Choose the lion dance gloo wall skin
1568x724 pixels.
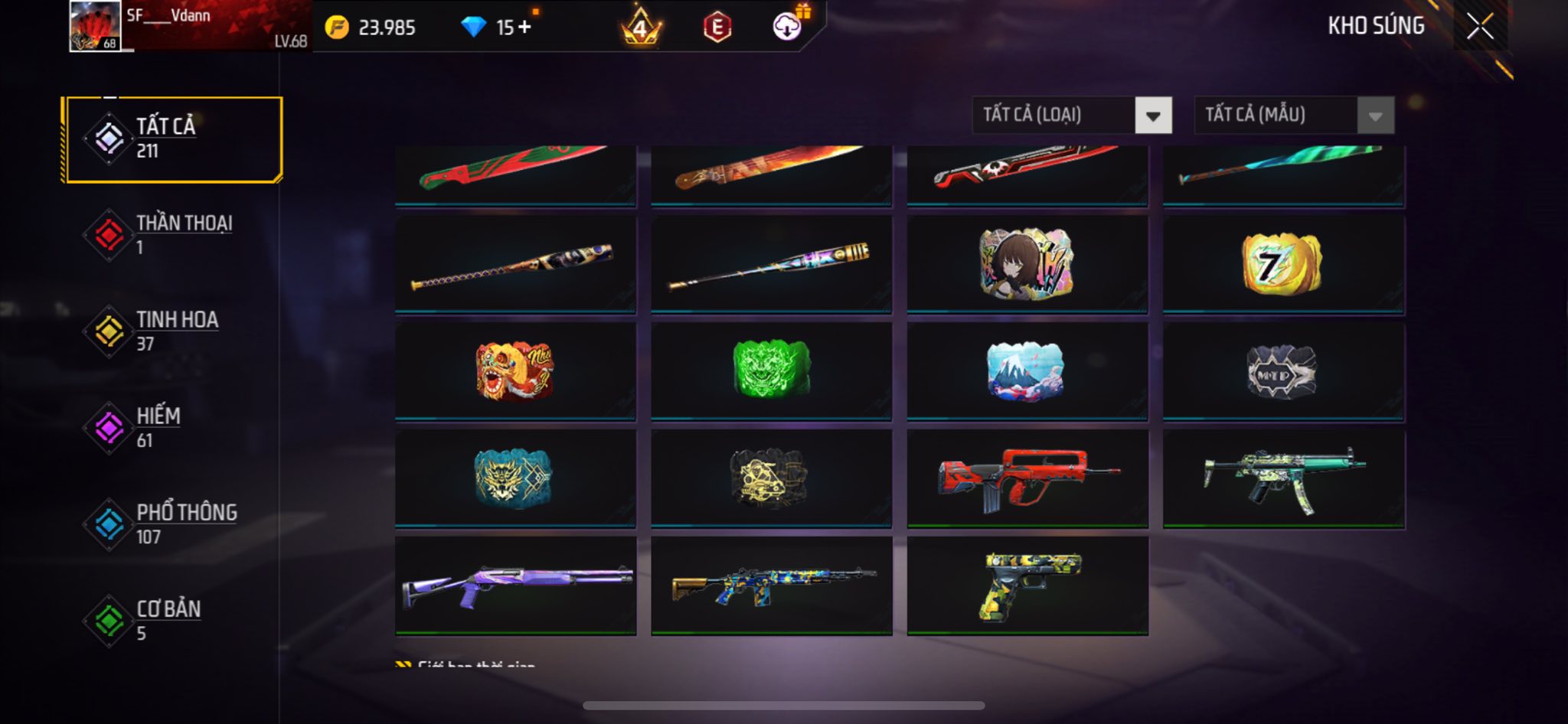(515, 371)
